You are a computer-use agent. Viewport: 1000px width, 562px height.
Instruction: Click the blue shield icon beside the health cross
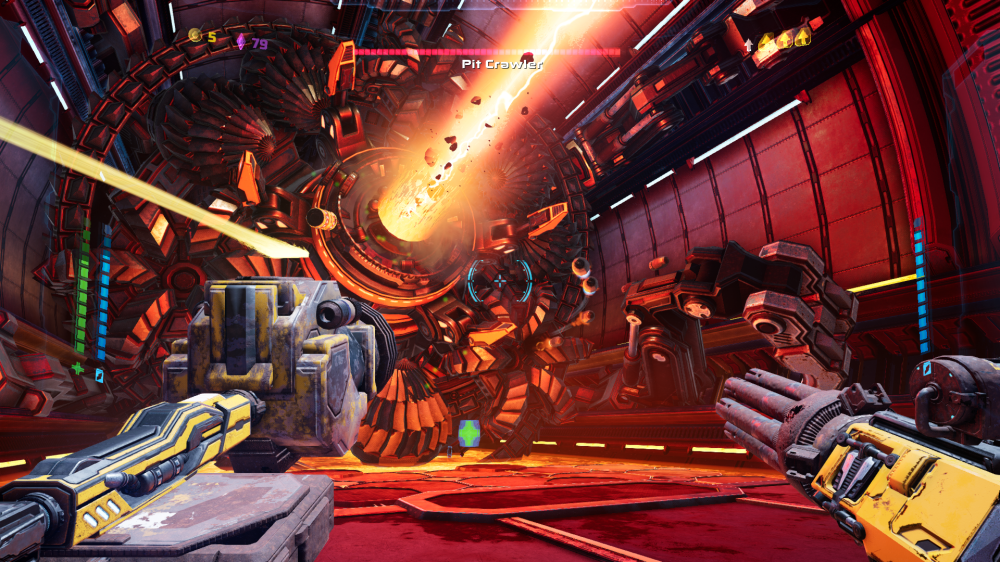[x=100, y=375]
